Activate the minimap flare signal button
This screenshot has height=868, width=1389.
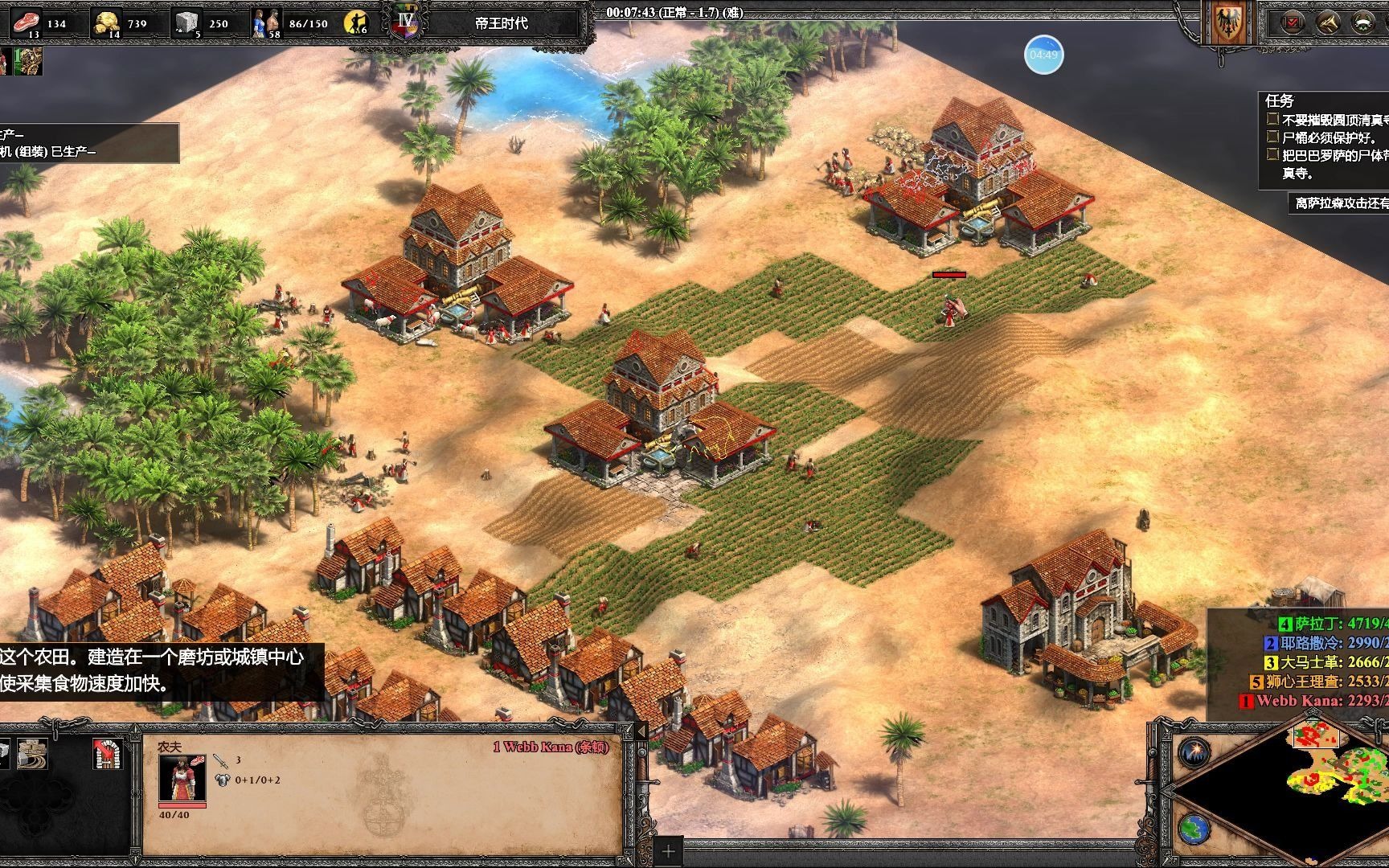pos(1194,753)
